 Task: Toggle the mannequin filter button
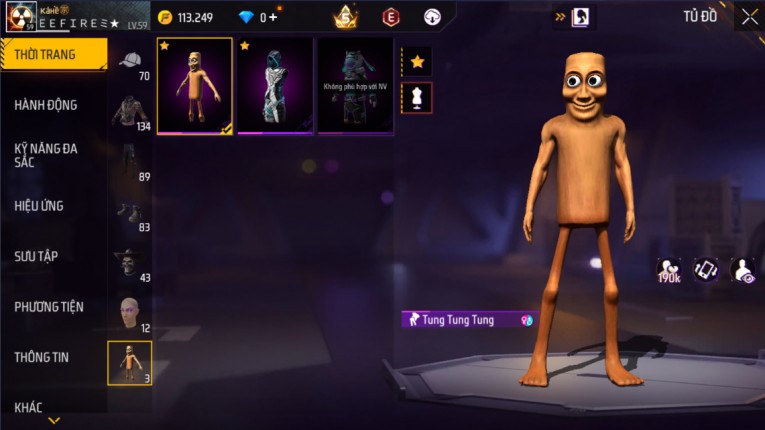(417, 98)
